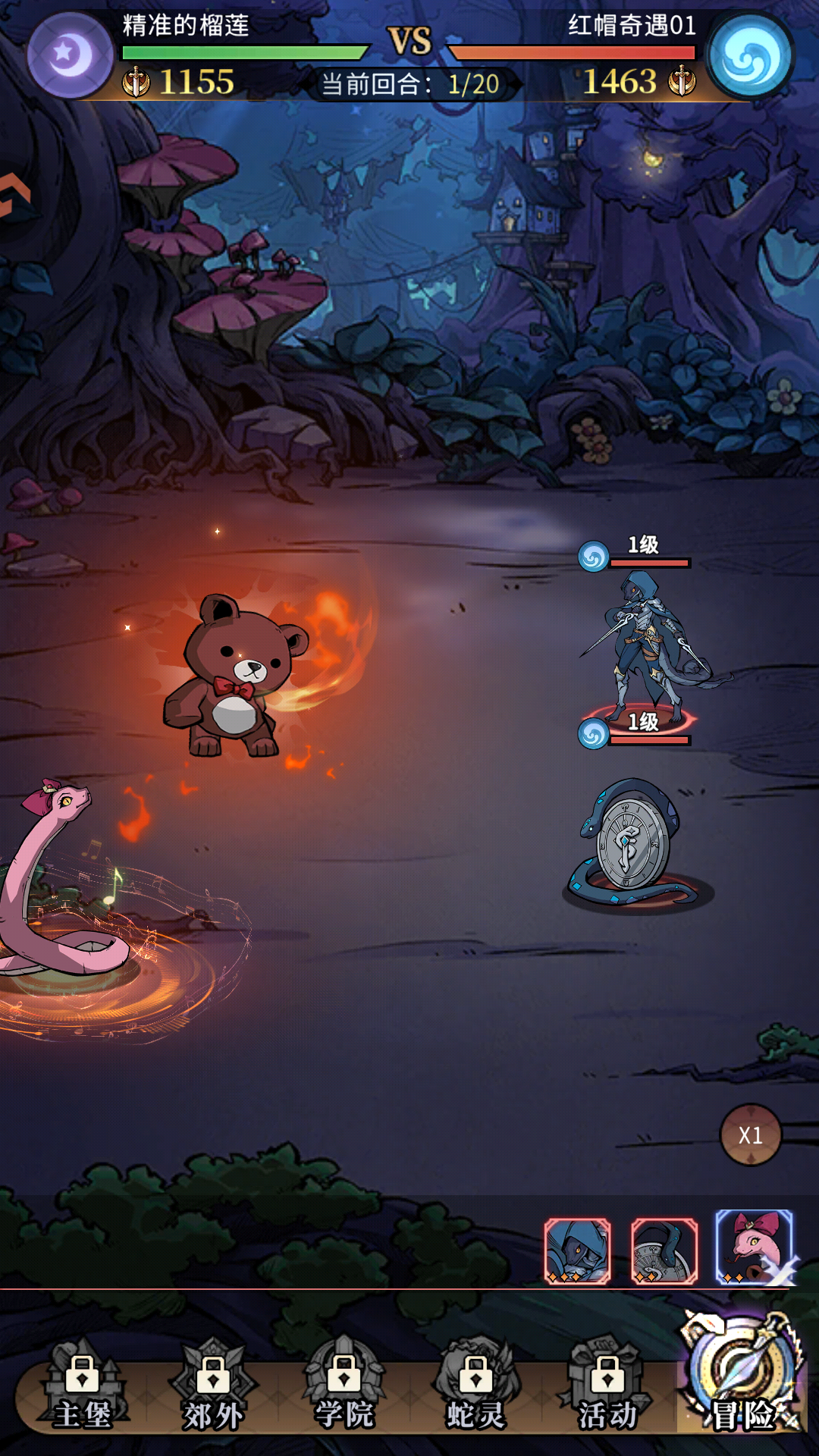Click the purple moon player avatar

pos(70,55)
